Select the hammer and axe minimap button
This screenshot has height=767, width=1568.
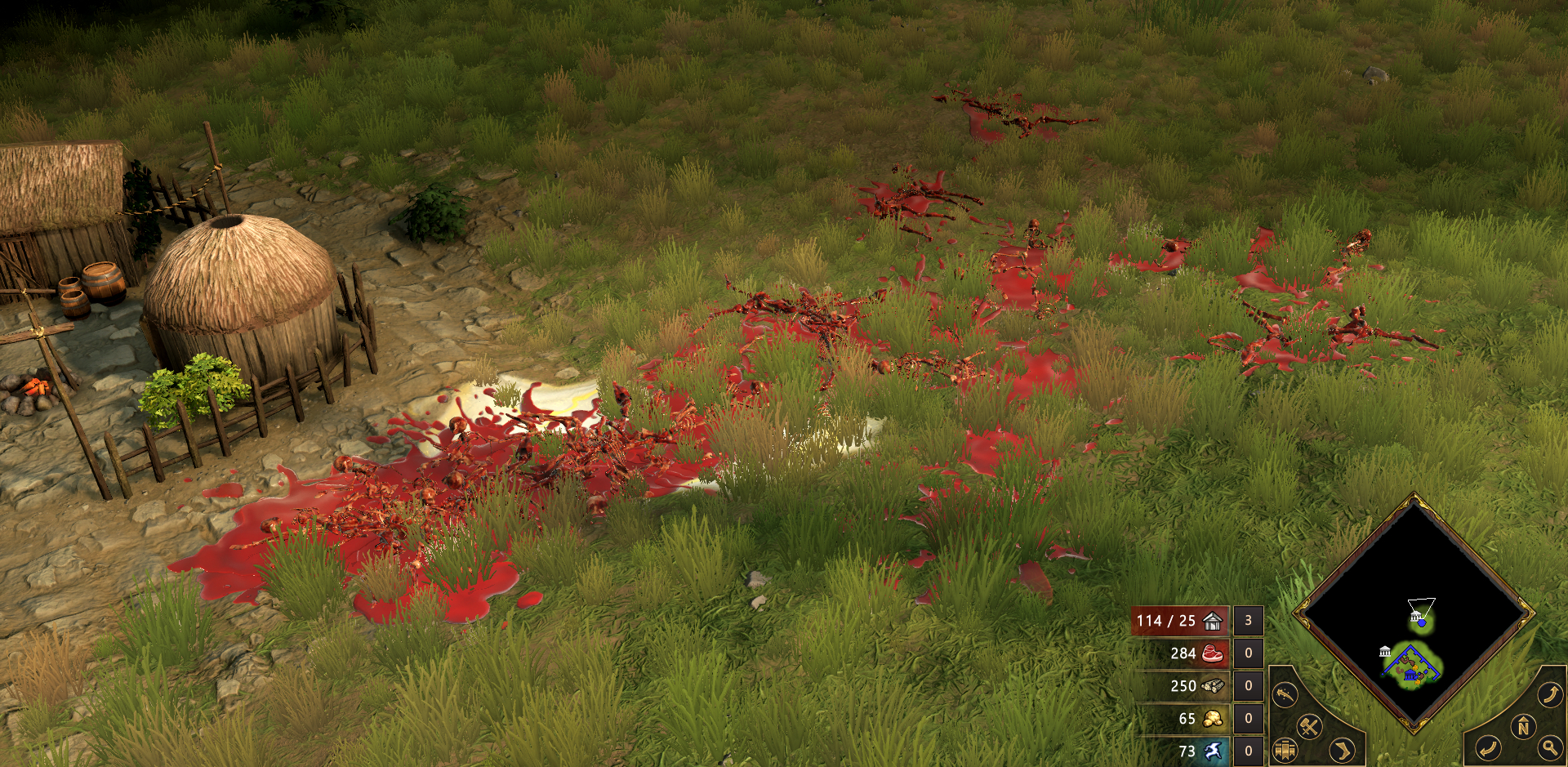pyautogui.click(x=1310, y=726)
